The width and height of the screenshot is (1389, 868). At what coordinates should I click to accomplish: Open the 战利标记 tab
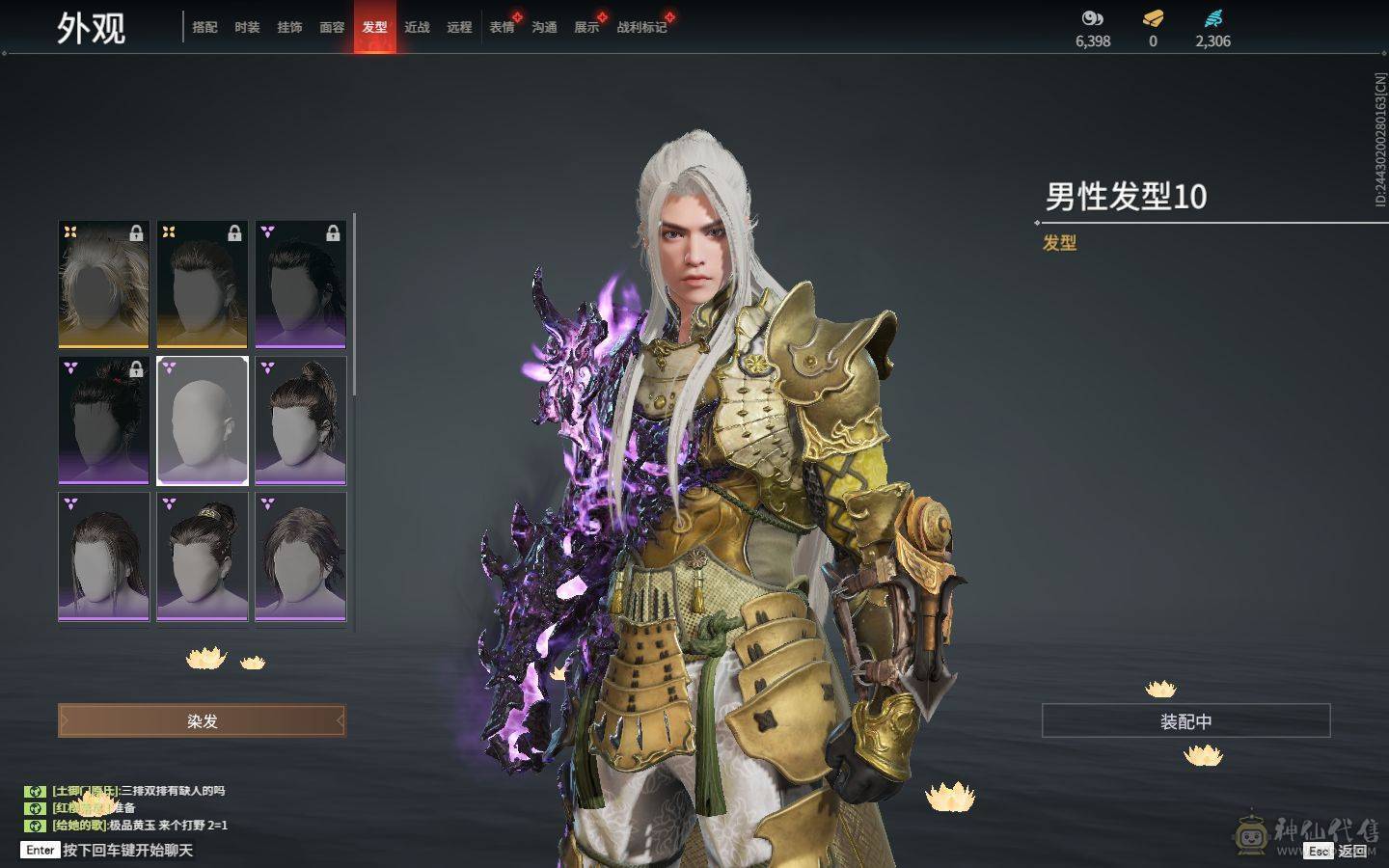(x=641, y=27)
